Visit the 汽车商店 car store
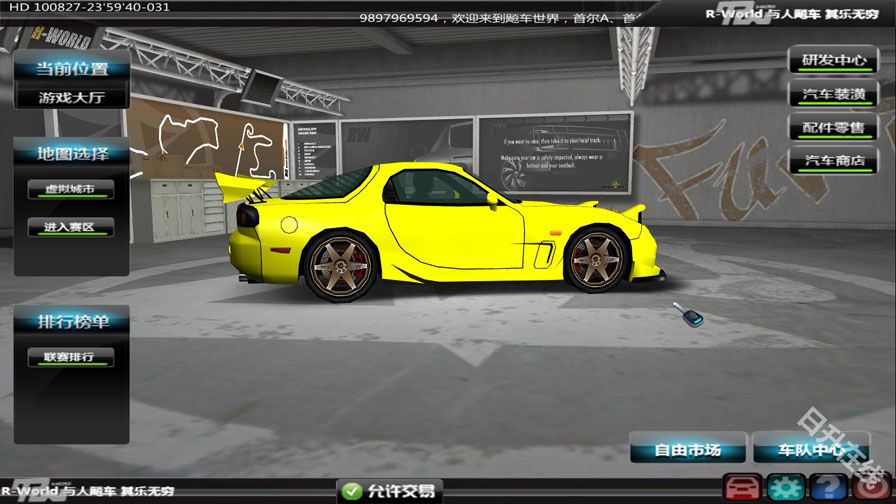The width and height of the screenshot is (896, 504). (833, 161)
